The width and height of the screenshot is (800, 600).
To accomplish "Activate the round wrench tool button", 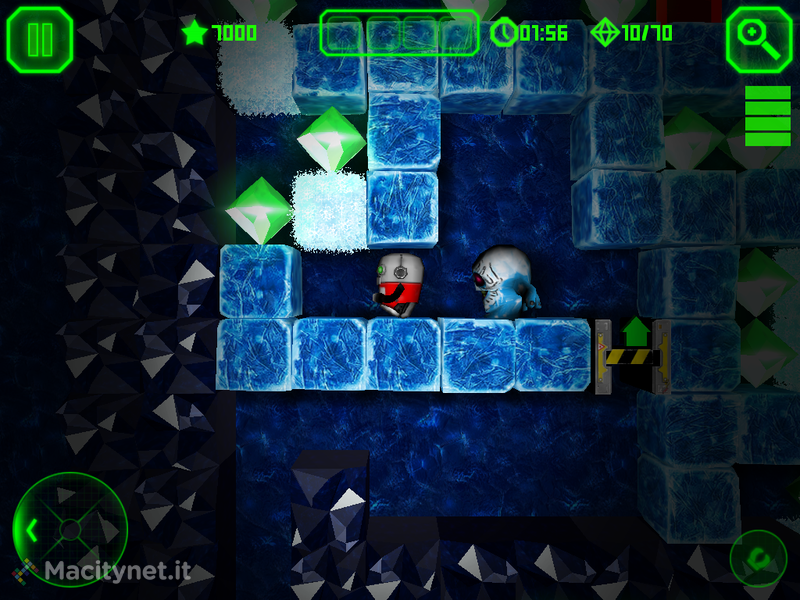I will point(758,558).
